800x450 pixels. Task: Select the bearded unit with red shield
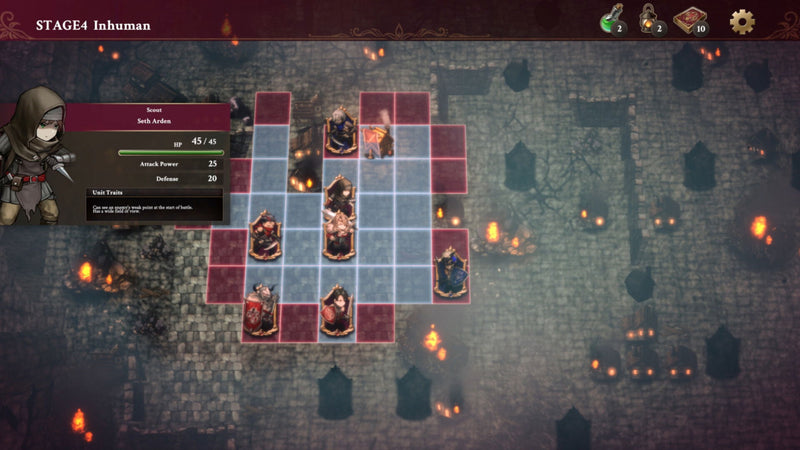(262, 309)
